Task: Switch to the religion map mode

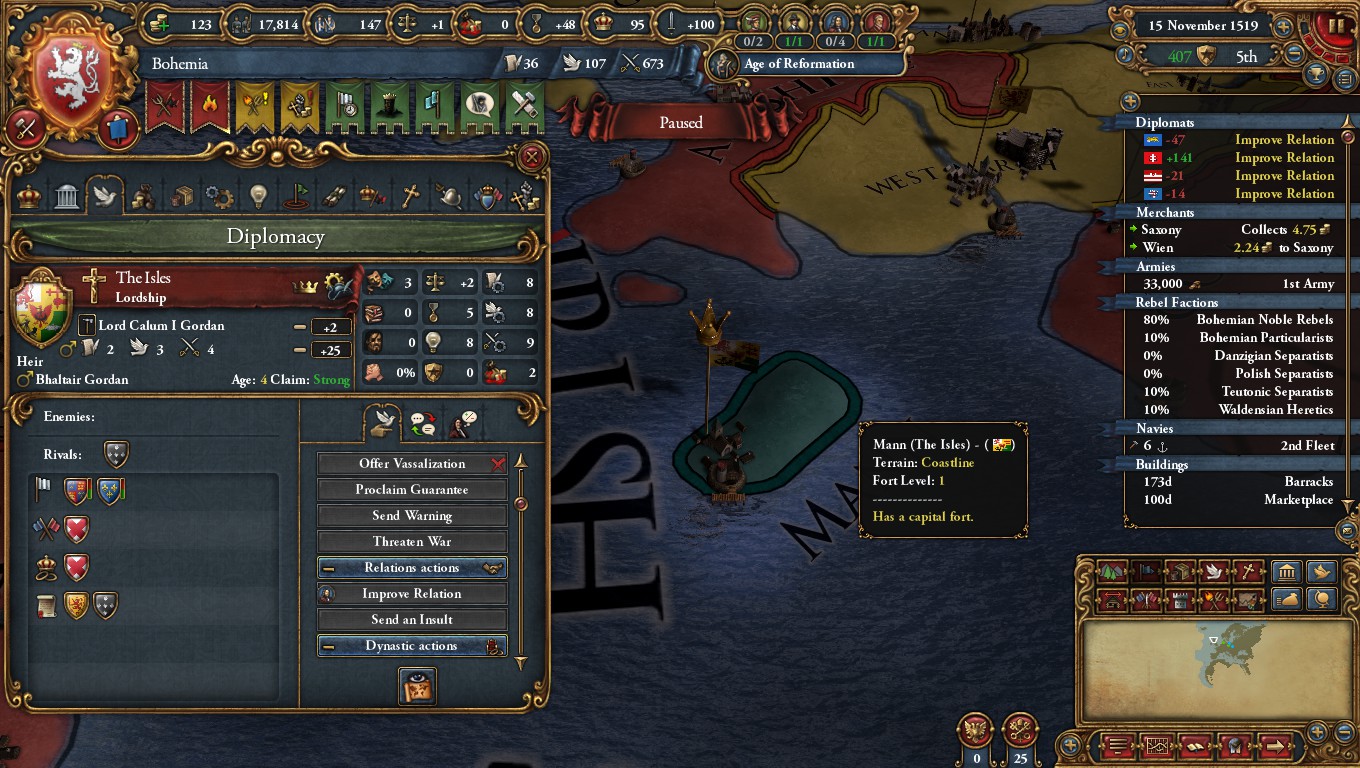Action: pyautogui.click(x=1246, y=572)
